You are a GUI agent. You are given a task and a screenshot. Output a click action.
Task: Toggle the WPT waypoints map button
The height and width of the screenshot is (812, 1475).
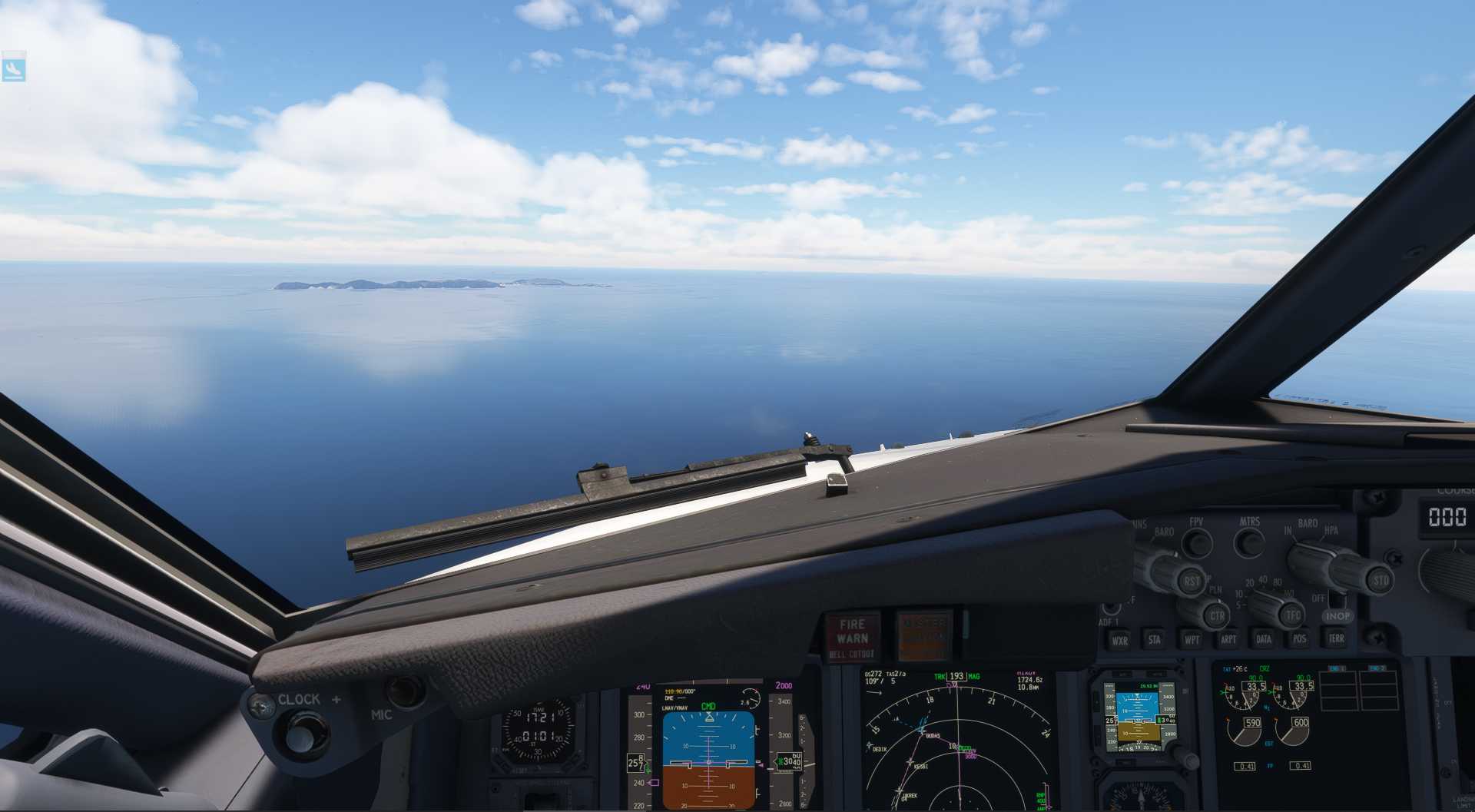pyautogui.click(x=1192, y=639)
